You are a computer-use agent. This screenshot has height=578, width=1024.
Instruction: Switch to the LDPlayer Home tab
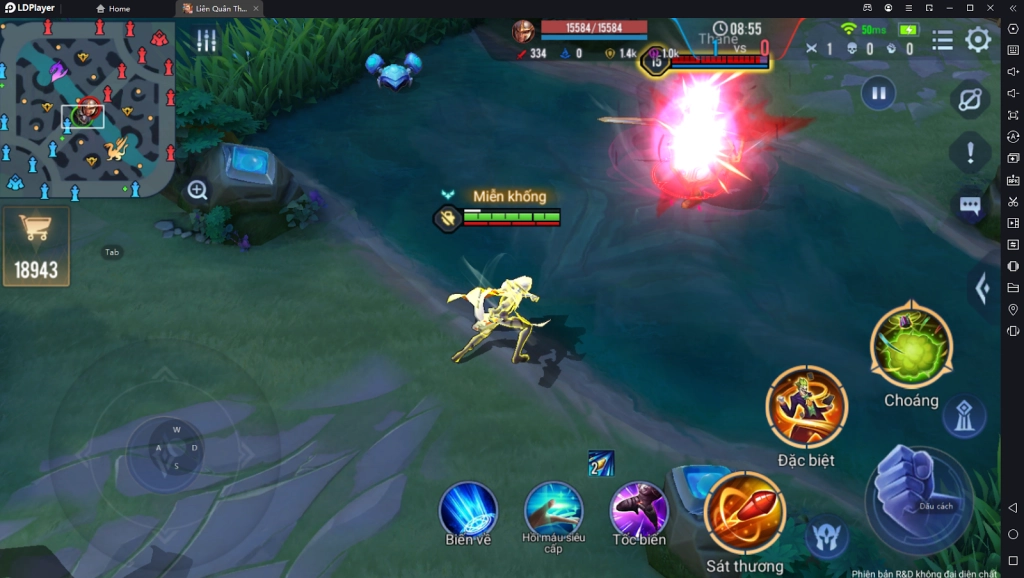point(114,9)
